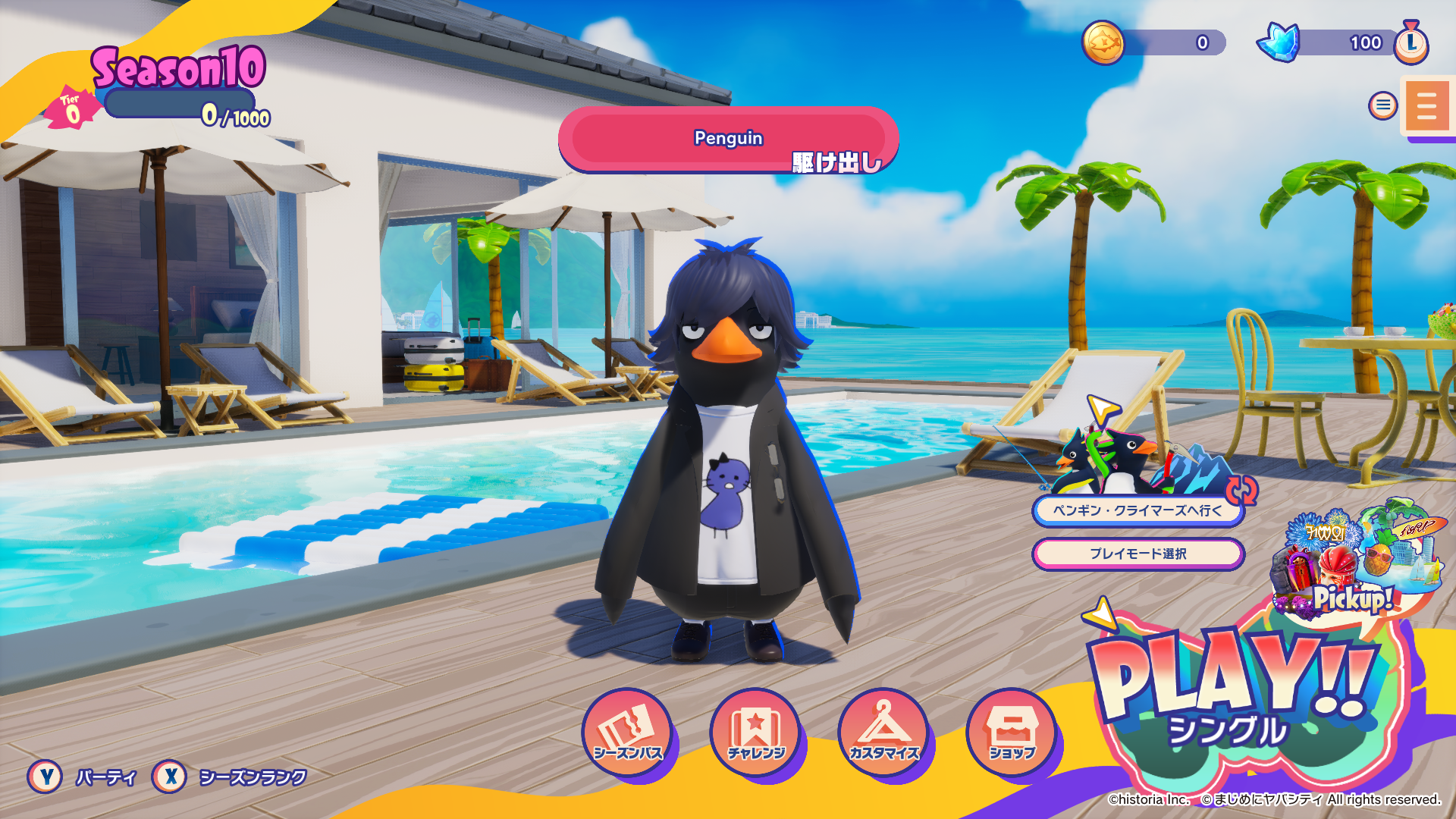Open the カスタマイズ wardrobe
1456x819 pixels.
coord(883,733)
